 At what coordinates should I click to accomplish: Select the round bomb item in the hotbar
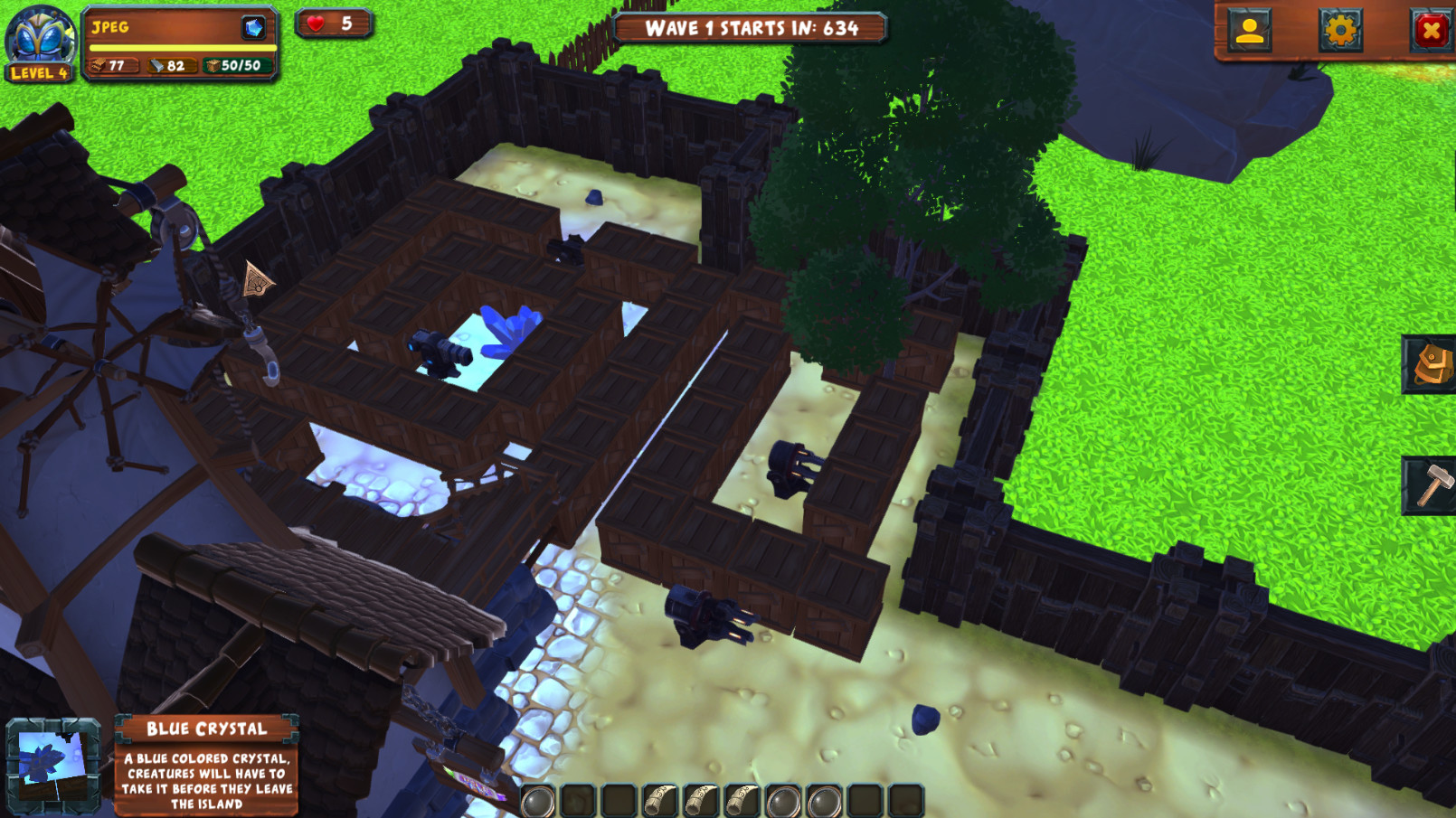point(538,800)
